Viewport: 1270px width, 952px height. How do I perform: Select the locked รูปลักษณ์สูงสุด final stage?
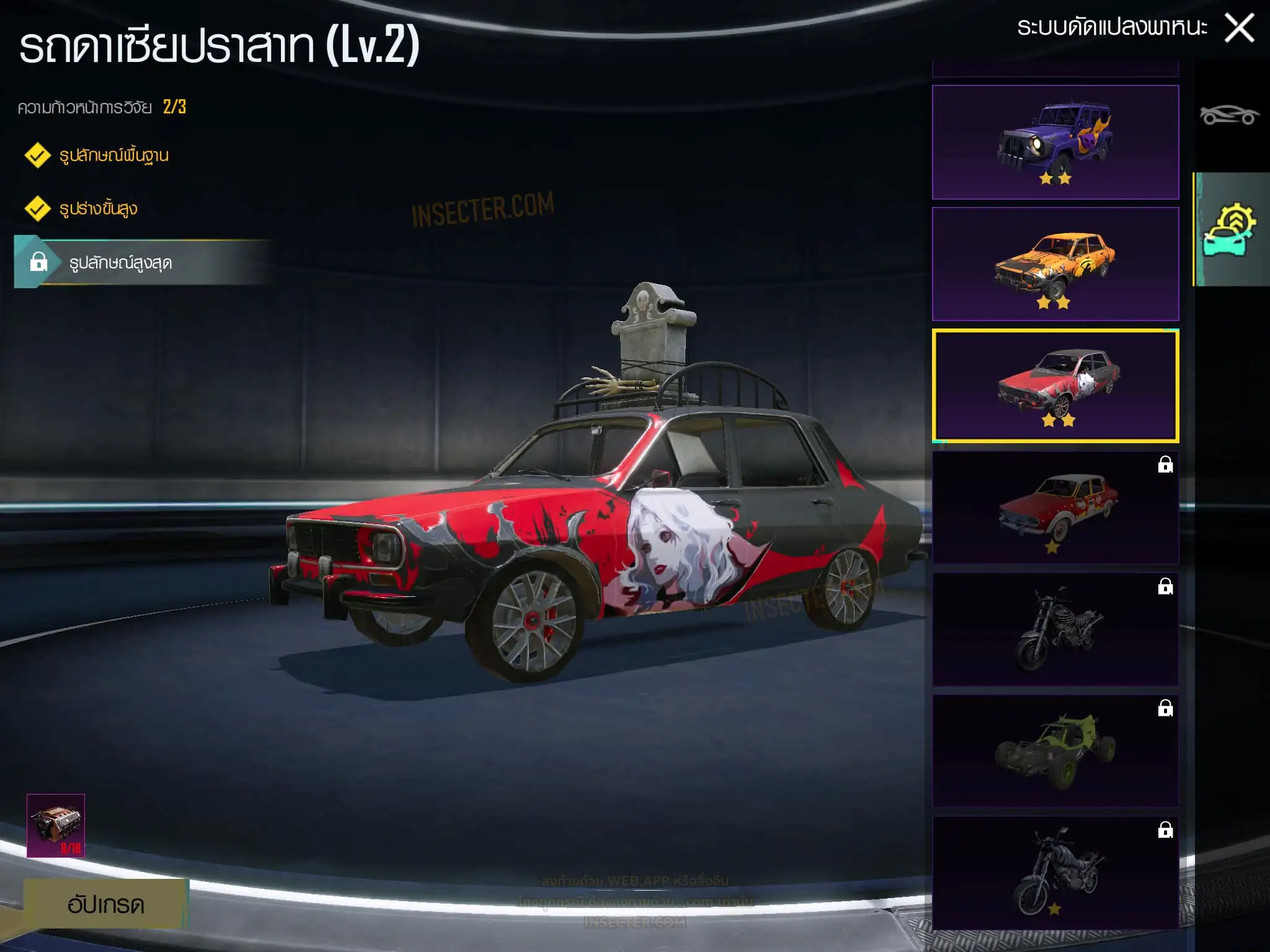click(120, 263)
